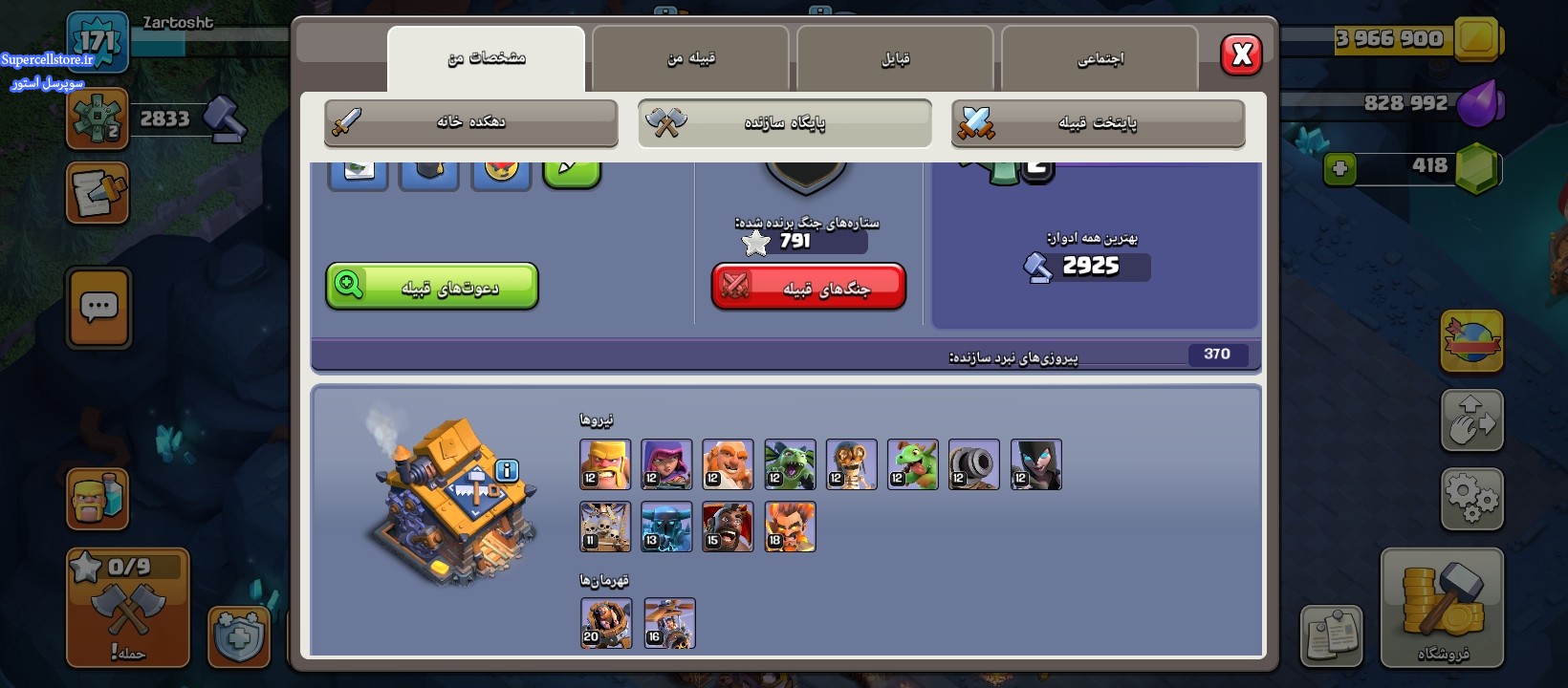Show Builder Hall info via the blue i
The image size is (1568, 688).
coord(507,470)
